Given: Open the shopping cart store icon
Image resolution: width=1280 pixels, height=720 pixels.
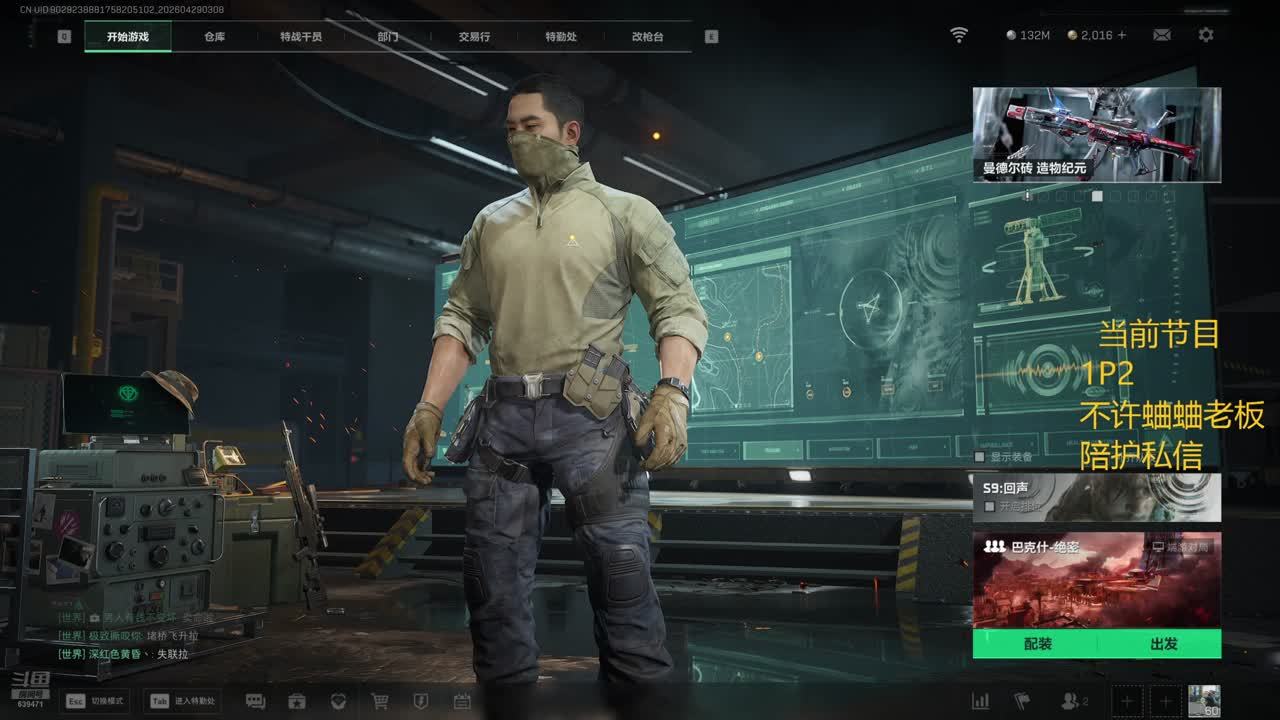Looking at the screenshot, I should (x=380, y=701).
